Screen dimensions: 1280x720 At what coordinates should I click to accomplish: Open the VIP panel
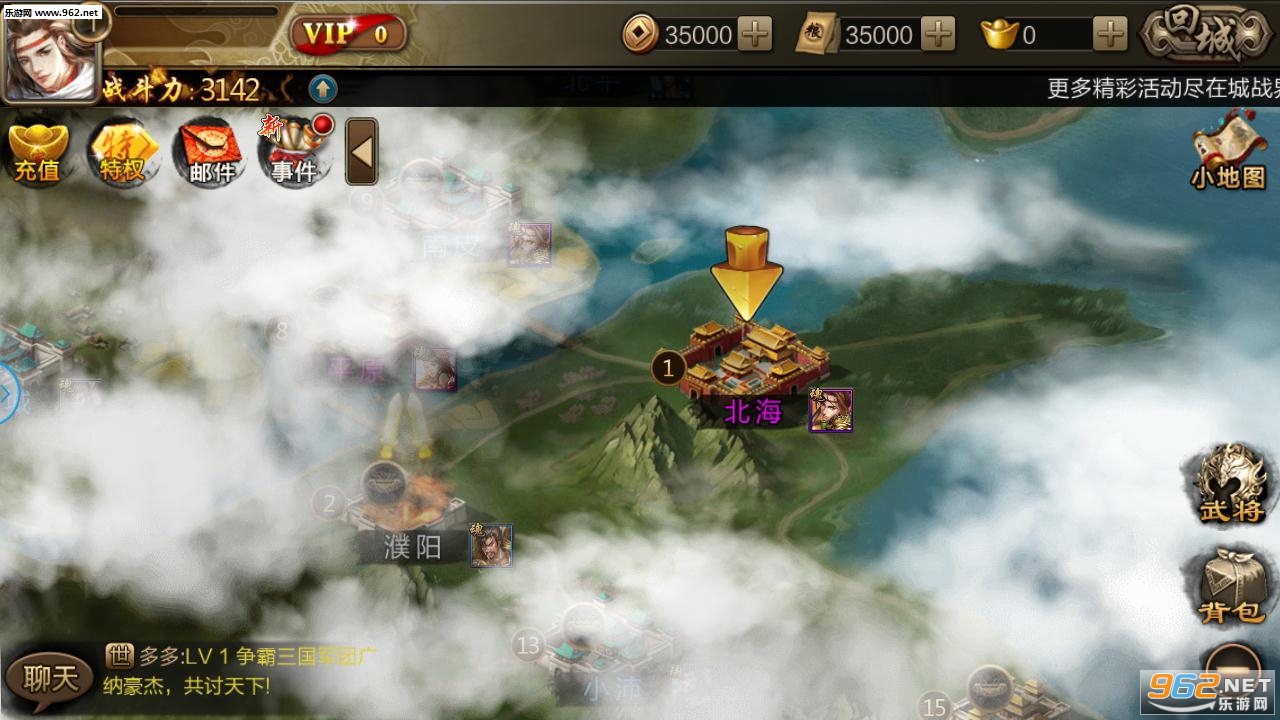coord(347,34)
